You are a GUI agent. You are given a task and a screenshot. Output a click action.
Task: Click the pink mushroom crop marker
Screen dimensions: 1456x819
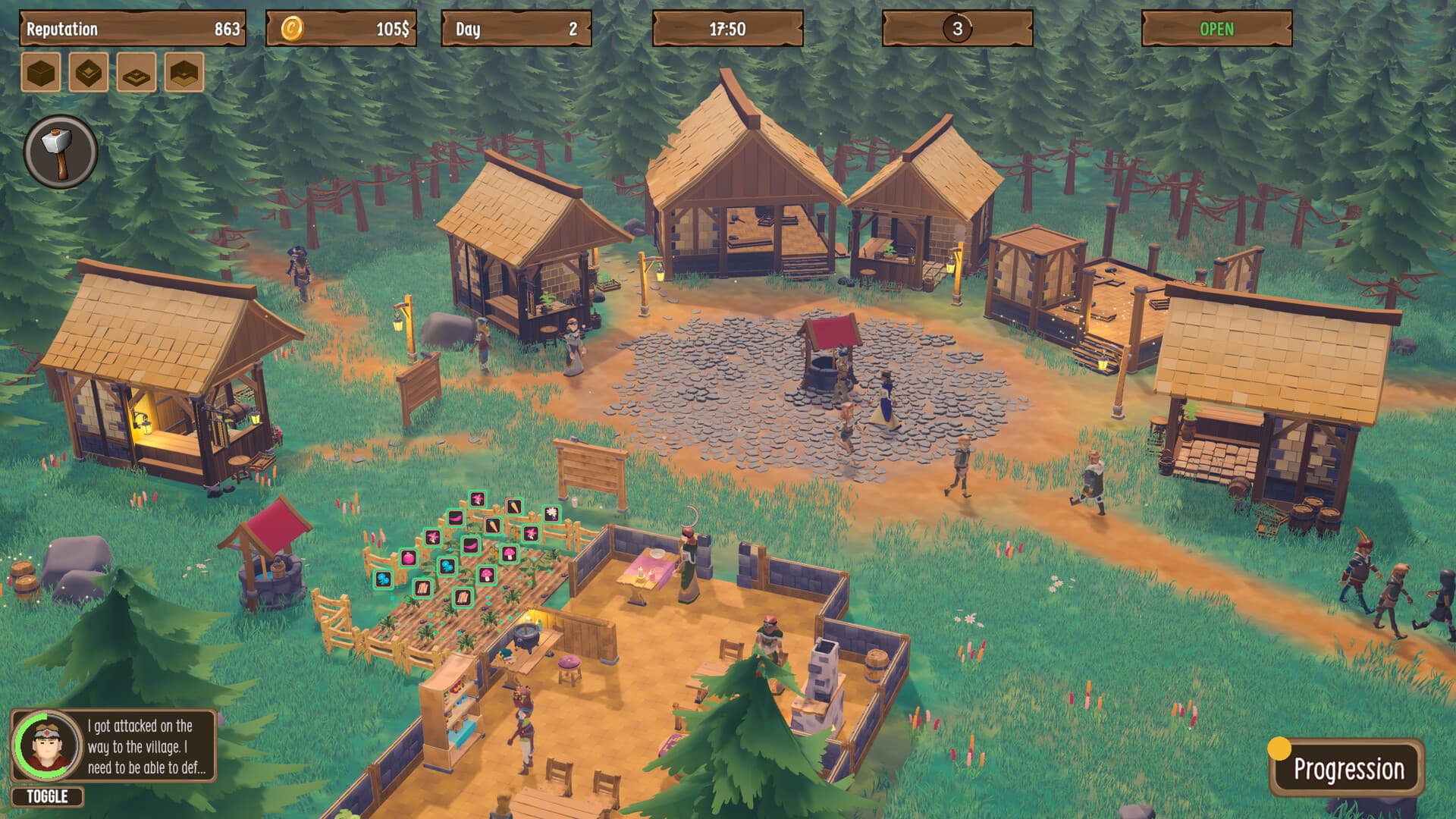(x=510, y=554)
